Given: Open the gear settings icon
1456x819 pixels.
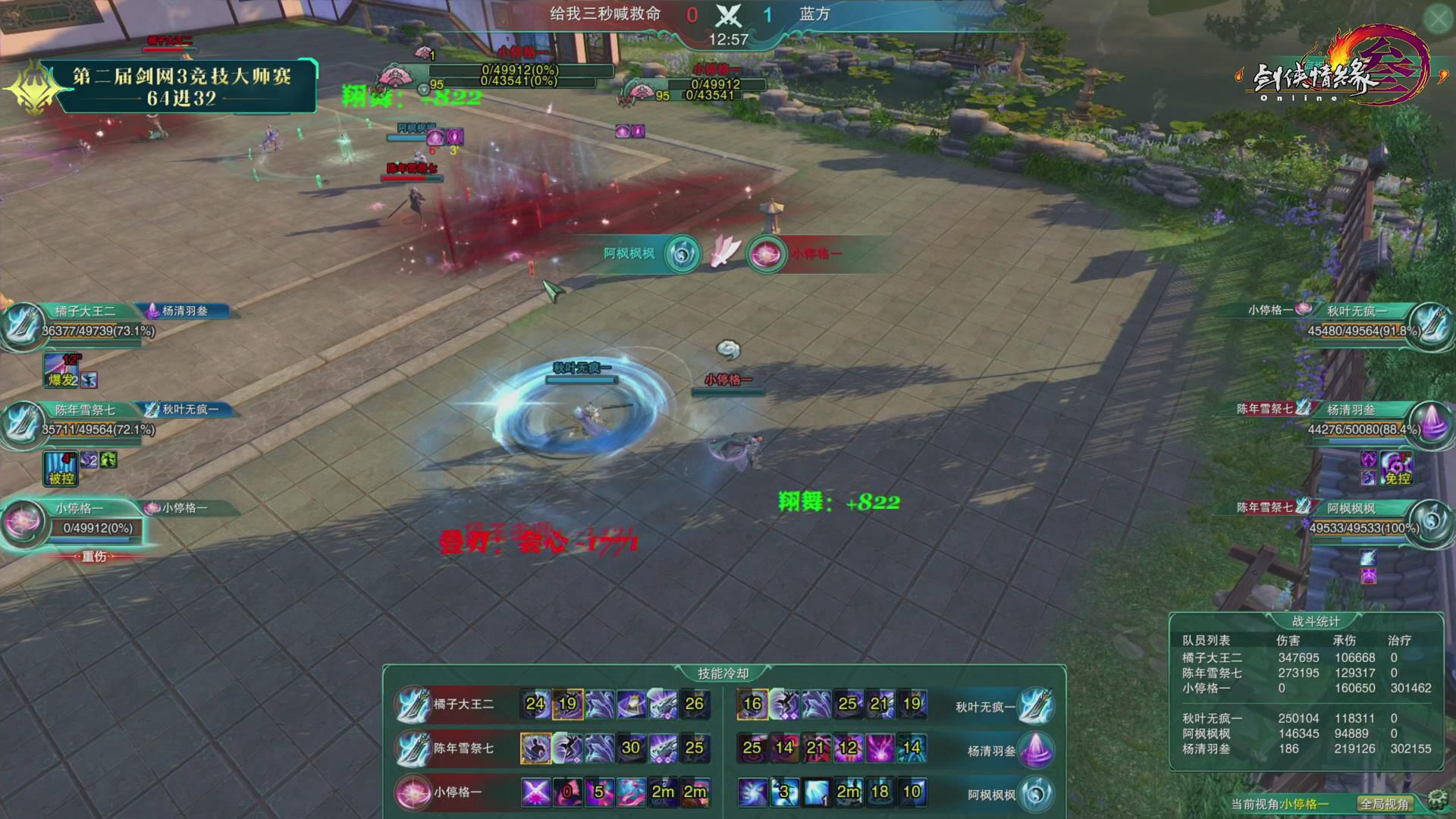Looking at the screenshot, I should tap(1436, 799).
